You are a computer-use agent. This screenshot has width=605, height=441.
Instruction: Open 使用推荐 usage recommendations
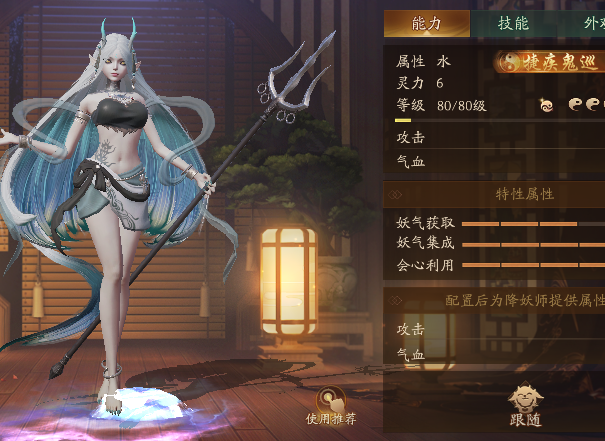pos(331,404)
